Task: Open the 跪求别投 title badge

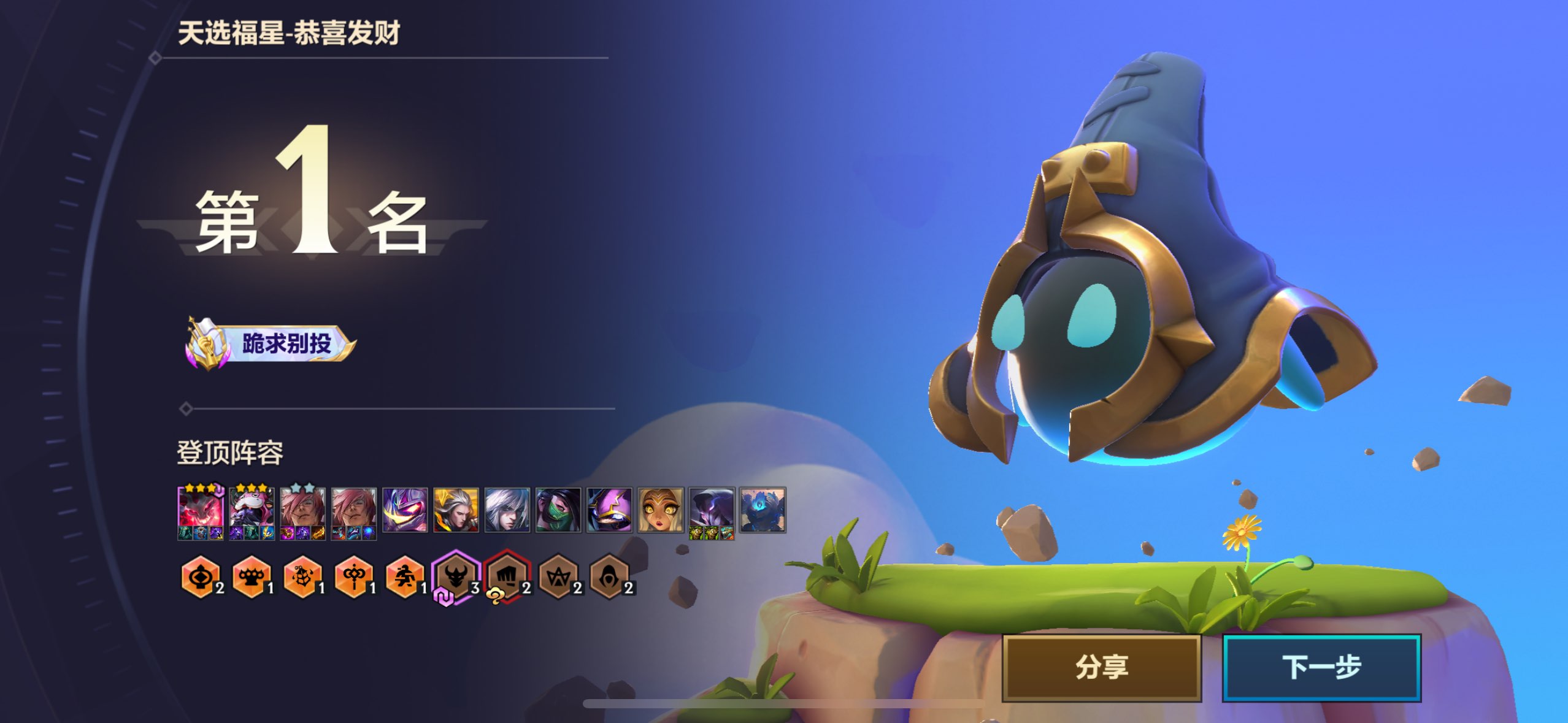Action: pyautogui.click(x=271, y=343)
